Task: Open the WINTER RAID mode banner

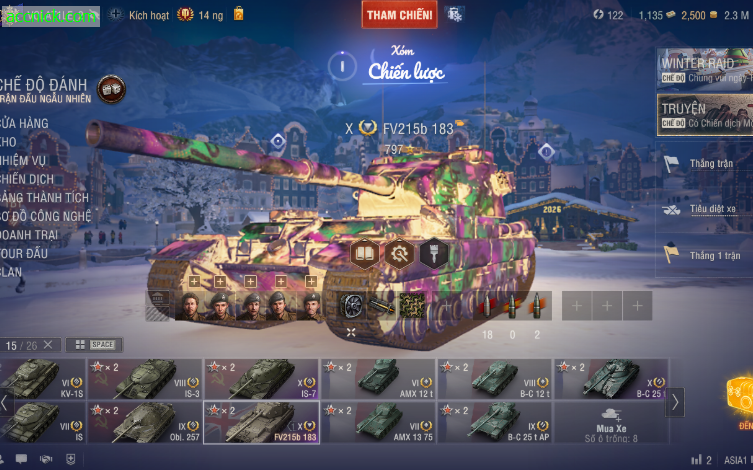Action: click(x=704, y=69)
